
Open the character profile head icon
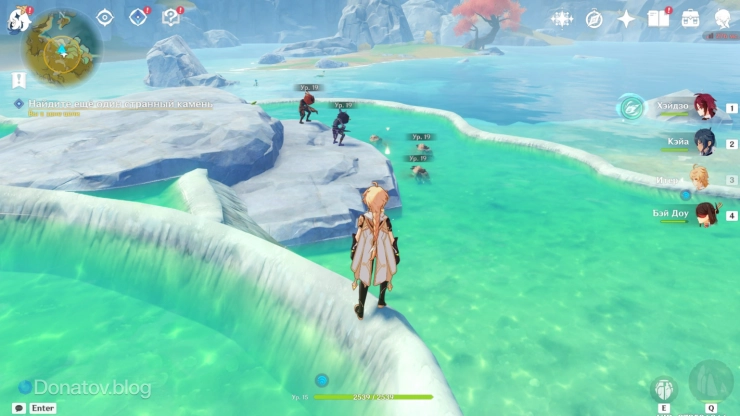tap(722, 19)
